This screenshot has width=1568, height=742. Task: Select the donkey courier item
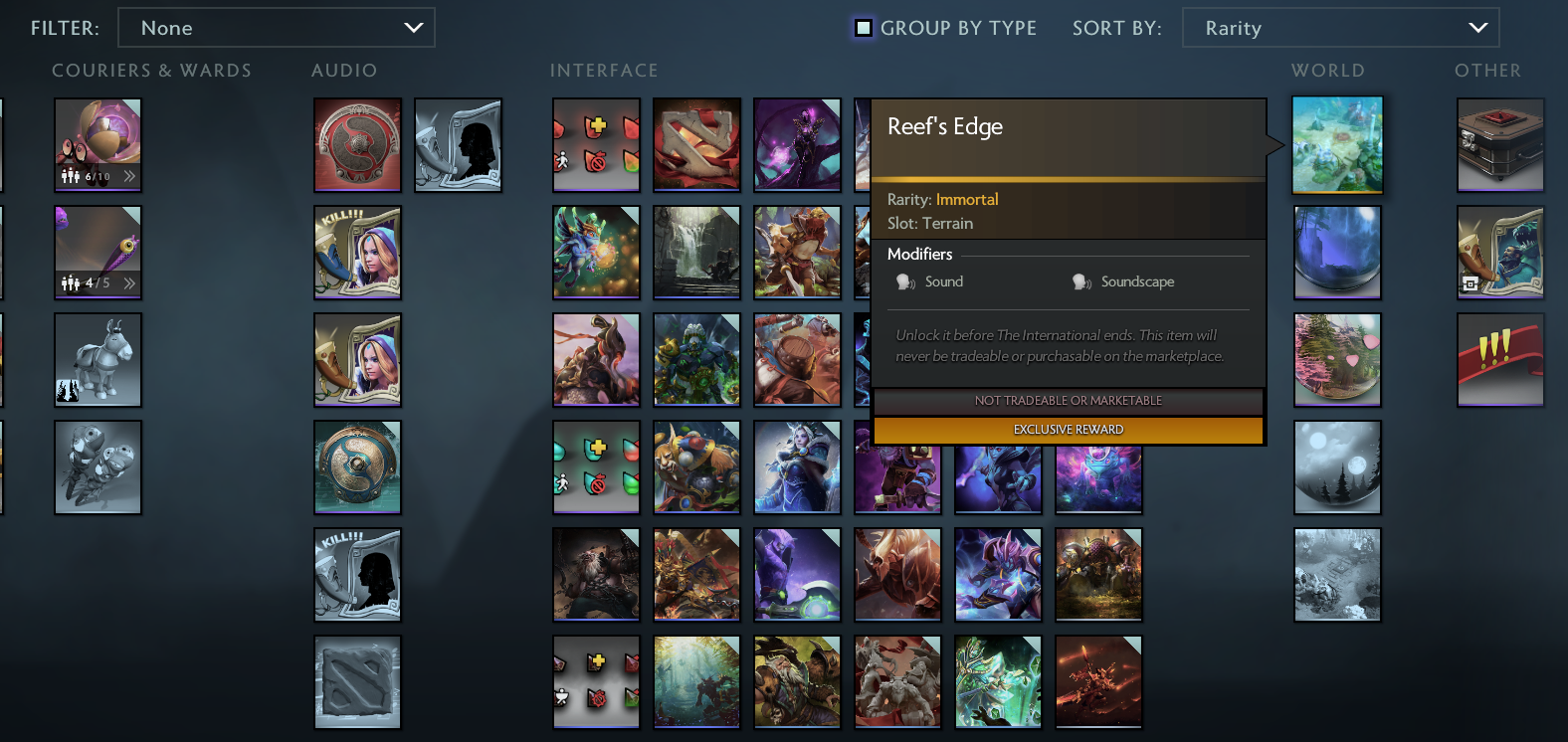pyautogui.click(x=98, y=359)
